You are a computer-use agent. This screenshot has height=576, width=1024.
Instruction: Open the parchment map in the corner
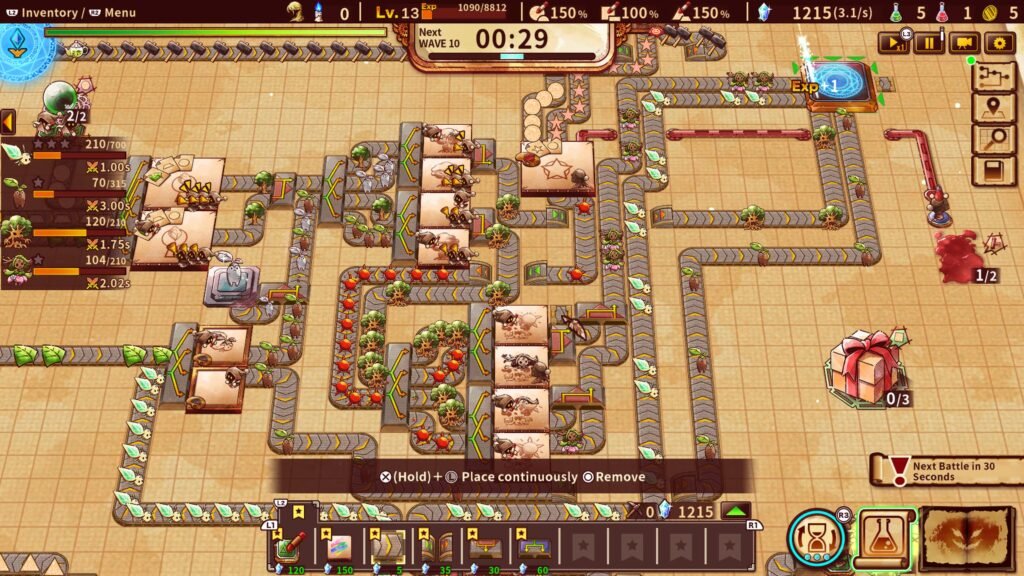click(967, 539)
